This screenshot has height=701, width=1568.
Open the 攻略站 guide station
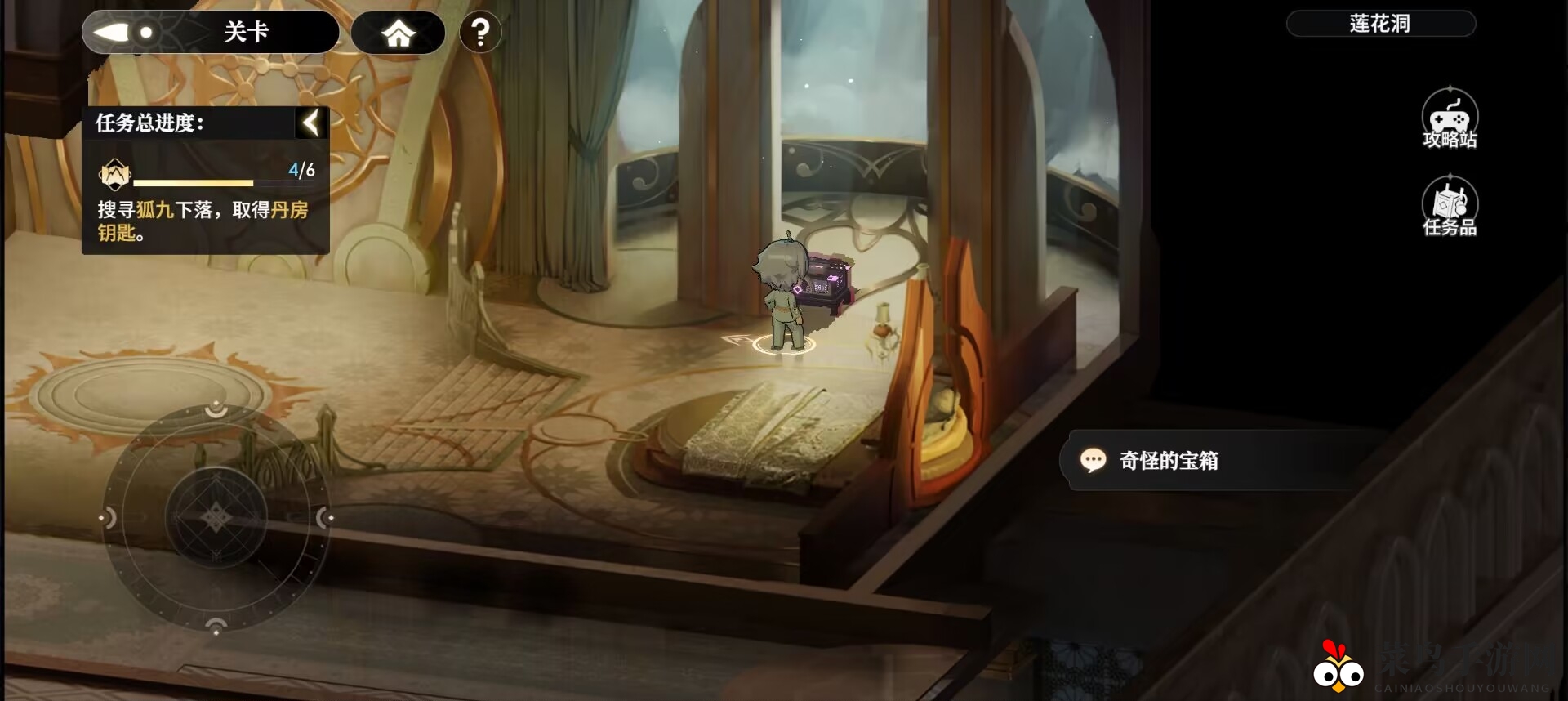pos(1450,119)
